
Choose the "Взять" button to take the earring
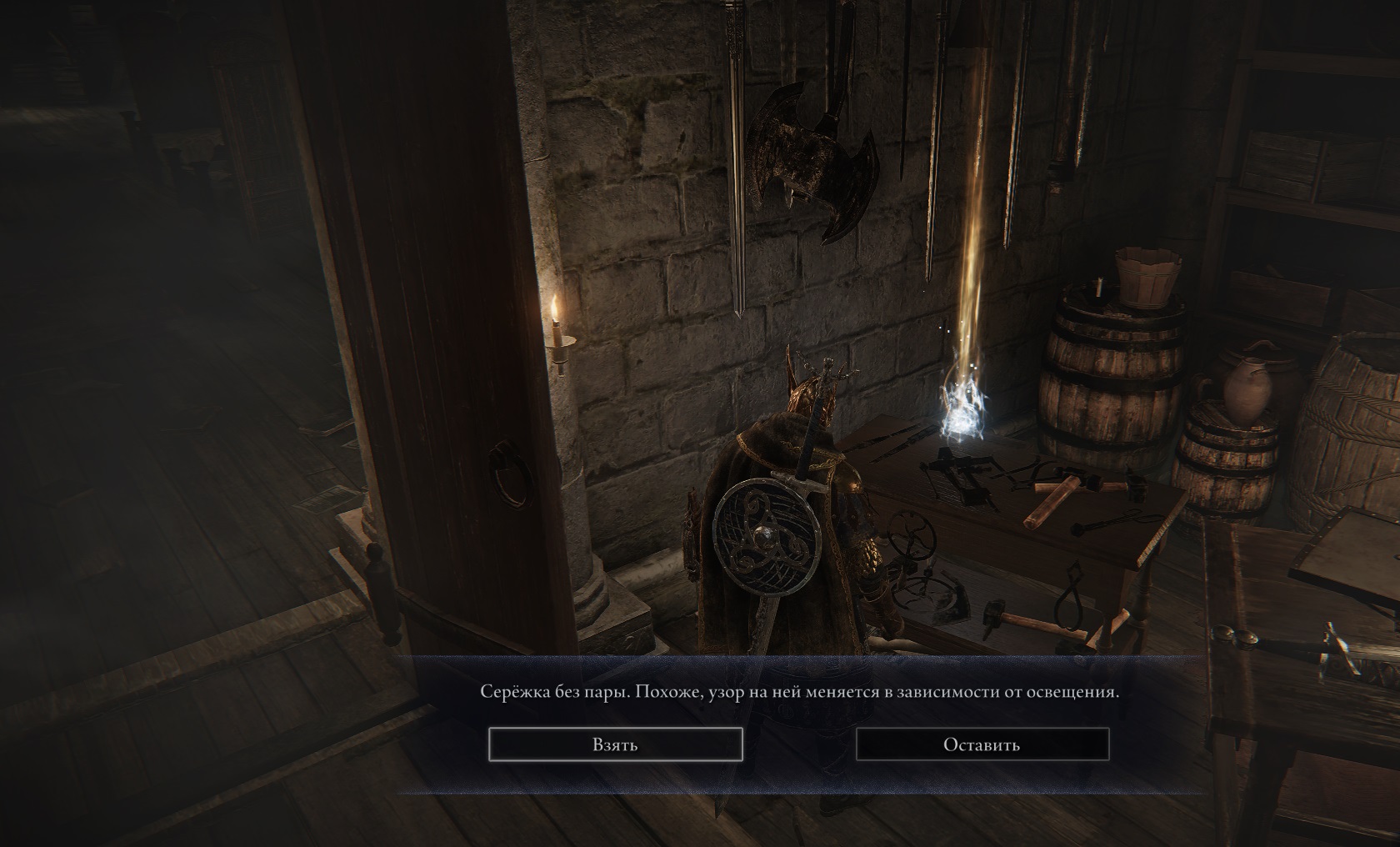(x=615, y=744)
